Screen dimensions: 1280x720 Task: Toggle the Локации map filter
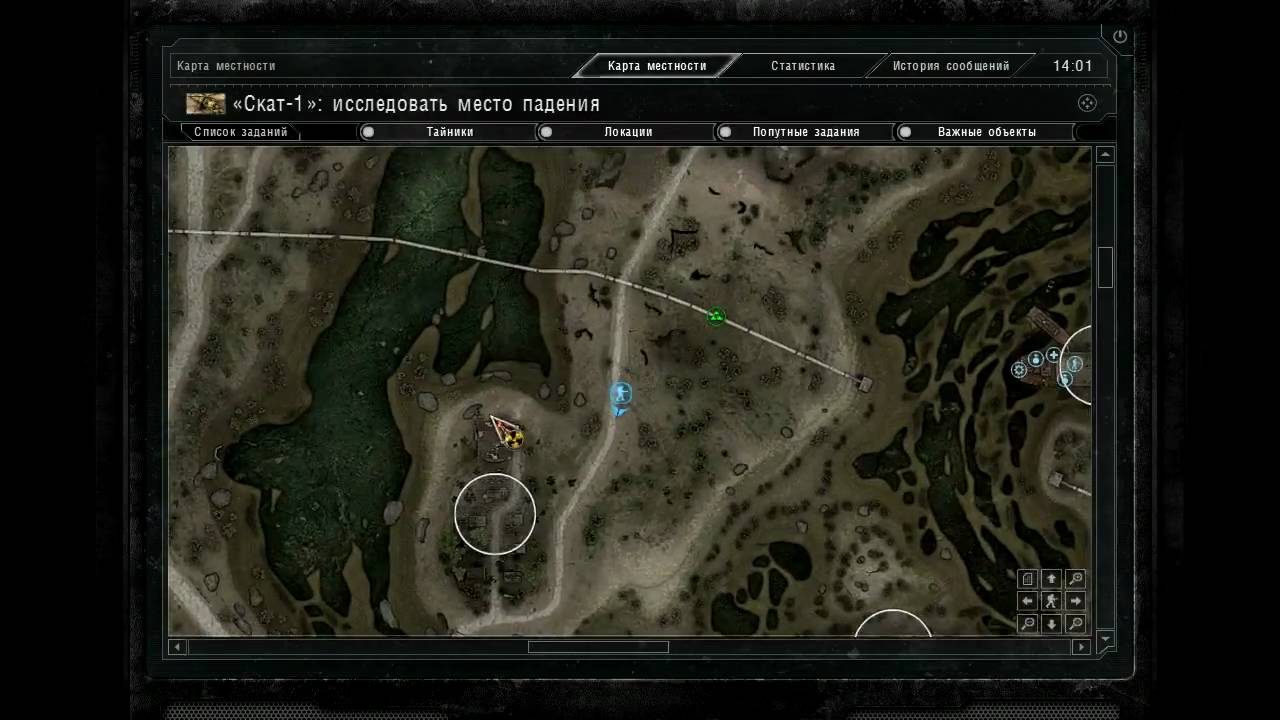pyautogui.click(x=546, y=132)
